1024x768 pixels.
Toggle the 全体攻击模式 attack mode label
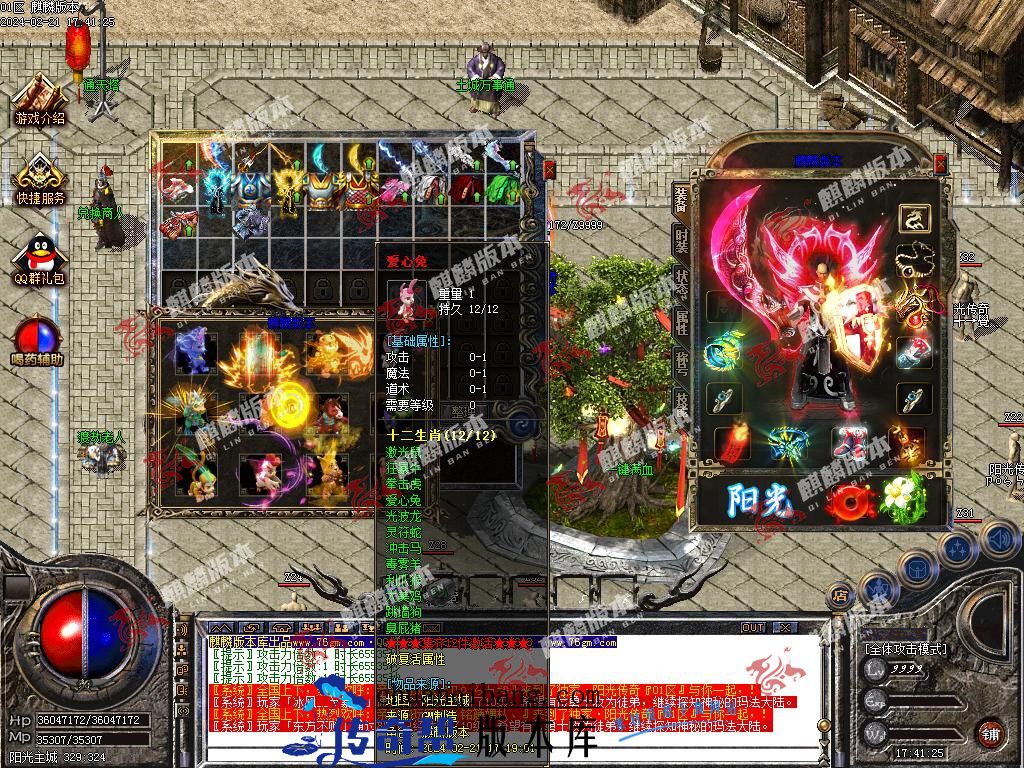[905, 649]
